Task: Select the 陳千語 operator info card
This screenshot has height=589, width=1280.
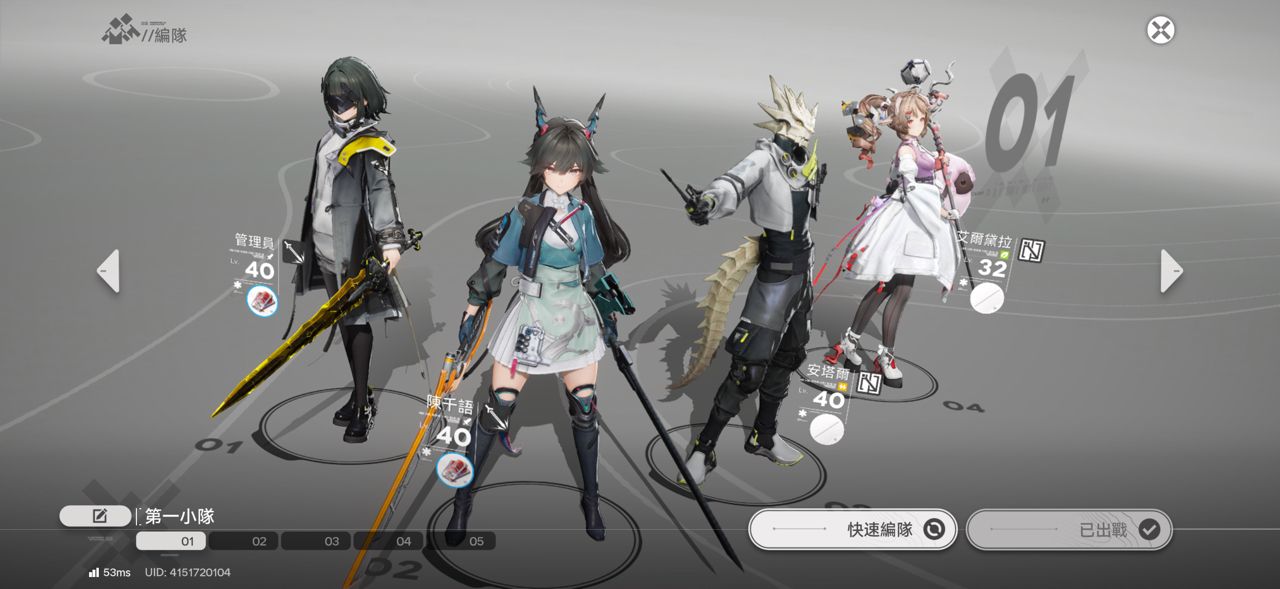Action: click(x=450, y=426)
